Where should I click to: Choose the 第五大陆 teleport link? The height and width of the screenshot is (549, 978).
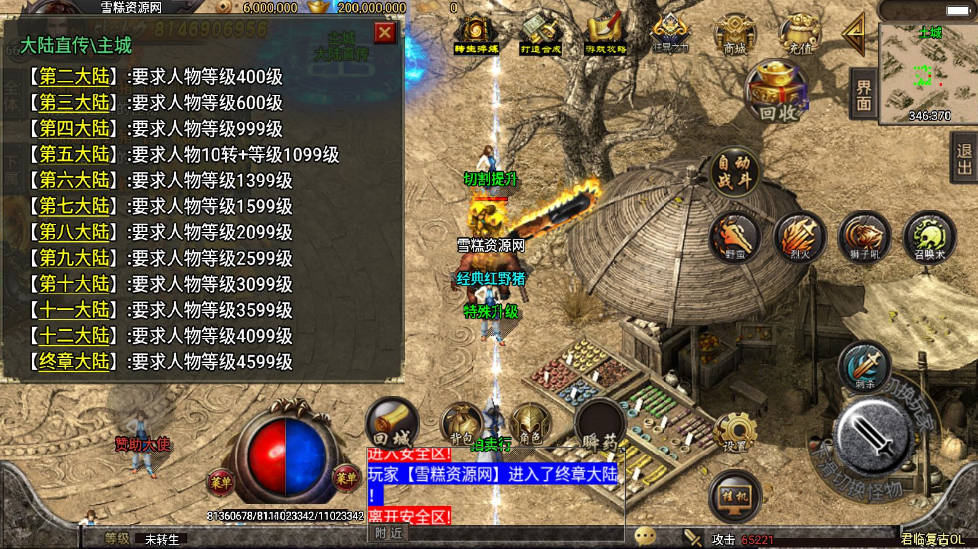(73, 154)
